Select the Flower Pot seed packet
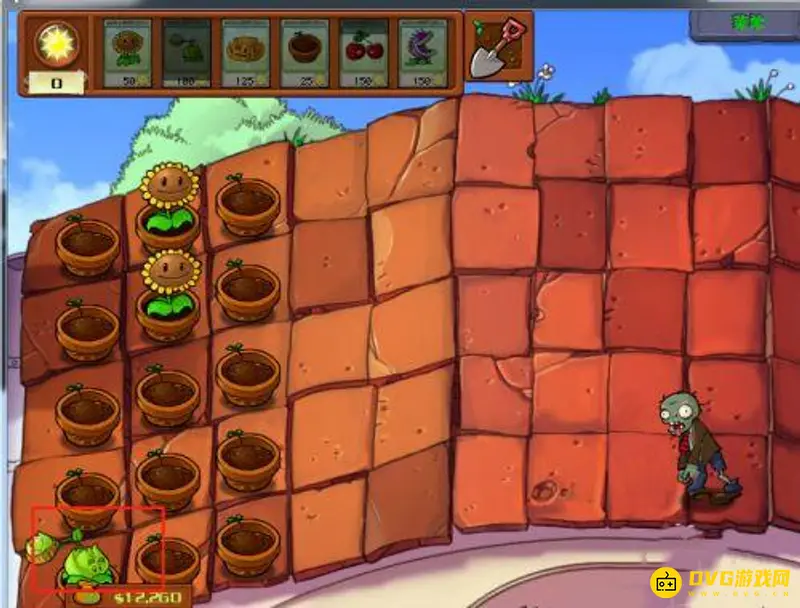Viewport: 800px width, 608px height. pos(305,54)
